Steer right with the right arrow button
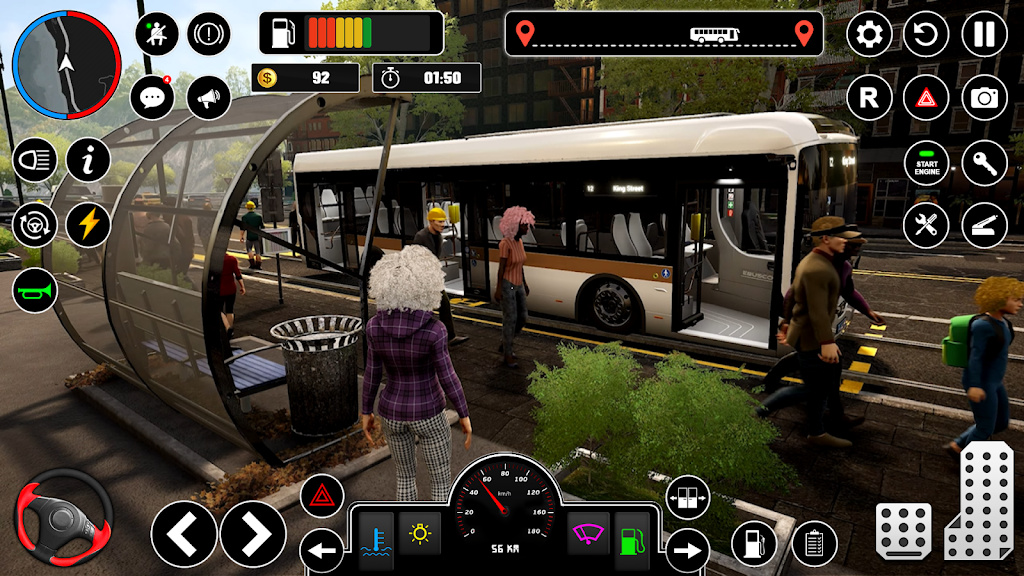Viewport: 1024px width, 576px height. [253, 534]
